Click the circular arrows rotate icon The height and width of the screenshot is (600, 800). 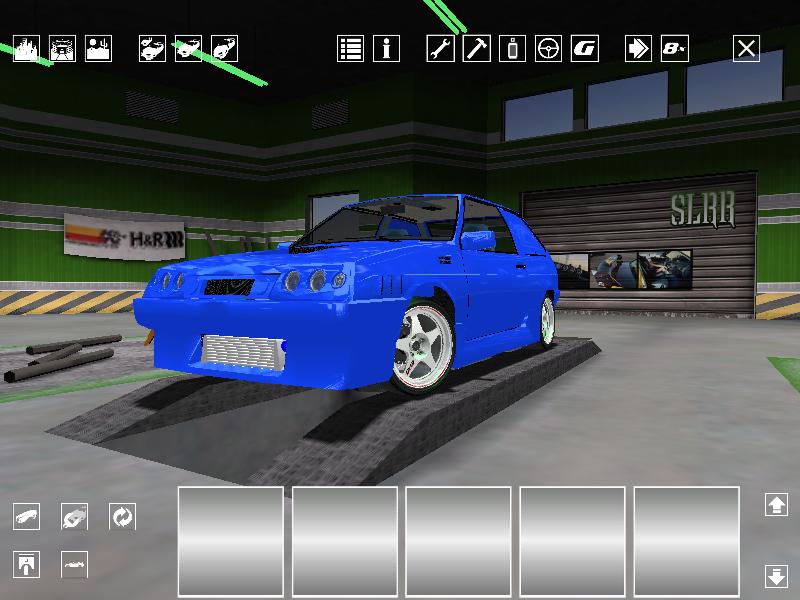122,517
